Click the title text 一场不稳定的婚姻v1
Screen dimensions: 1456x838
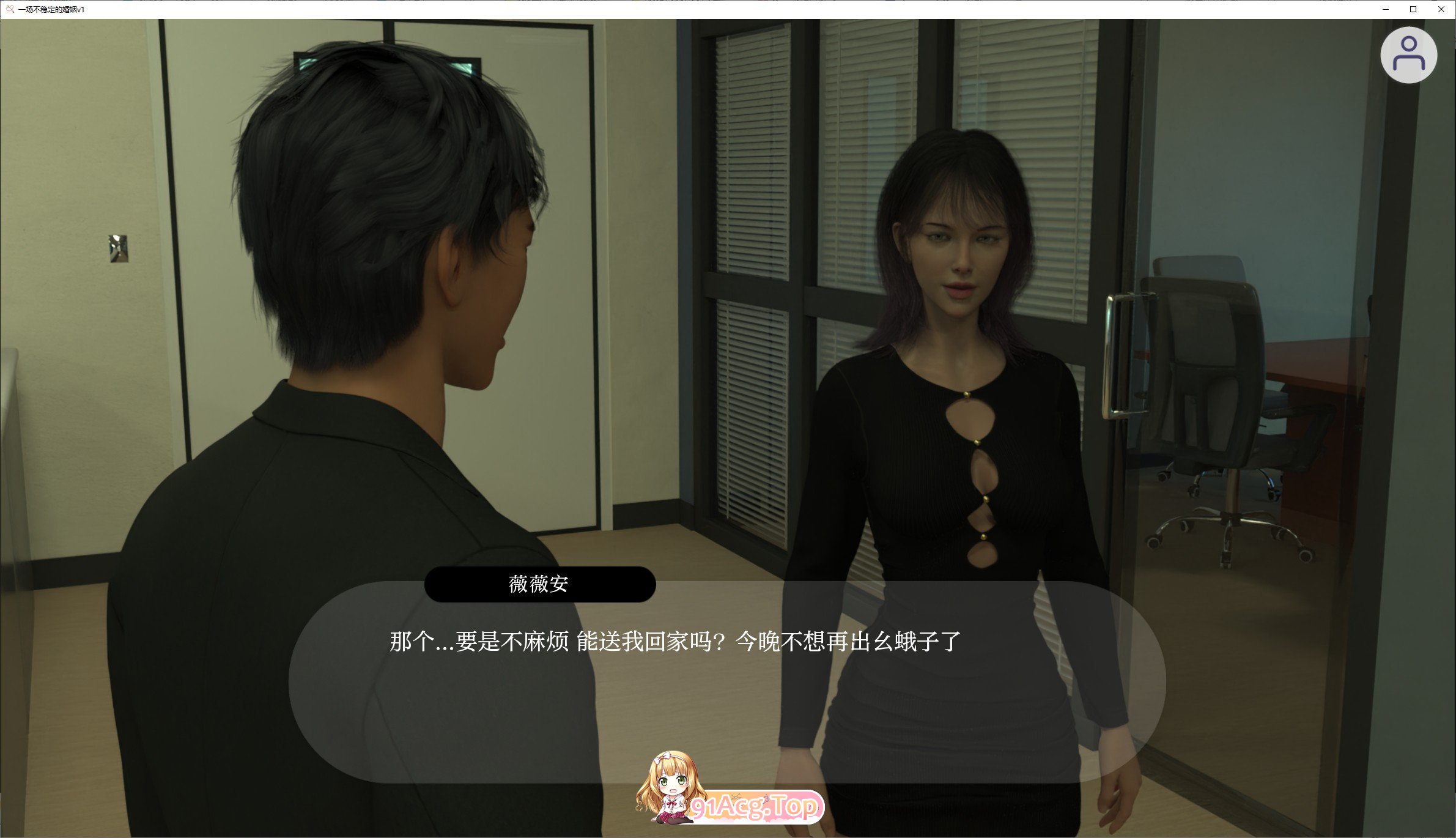pos(53,9)
